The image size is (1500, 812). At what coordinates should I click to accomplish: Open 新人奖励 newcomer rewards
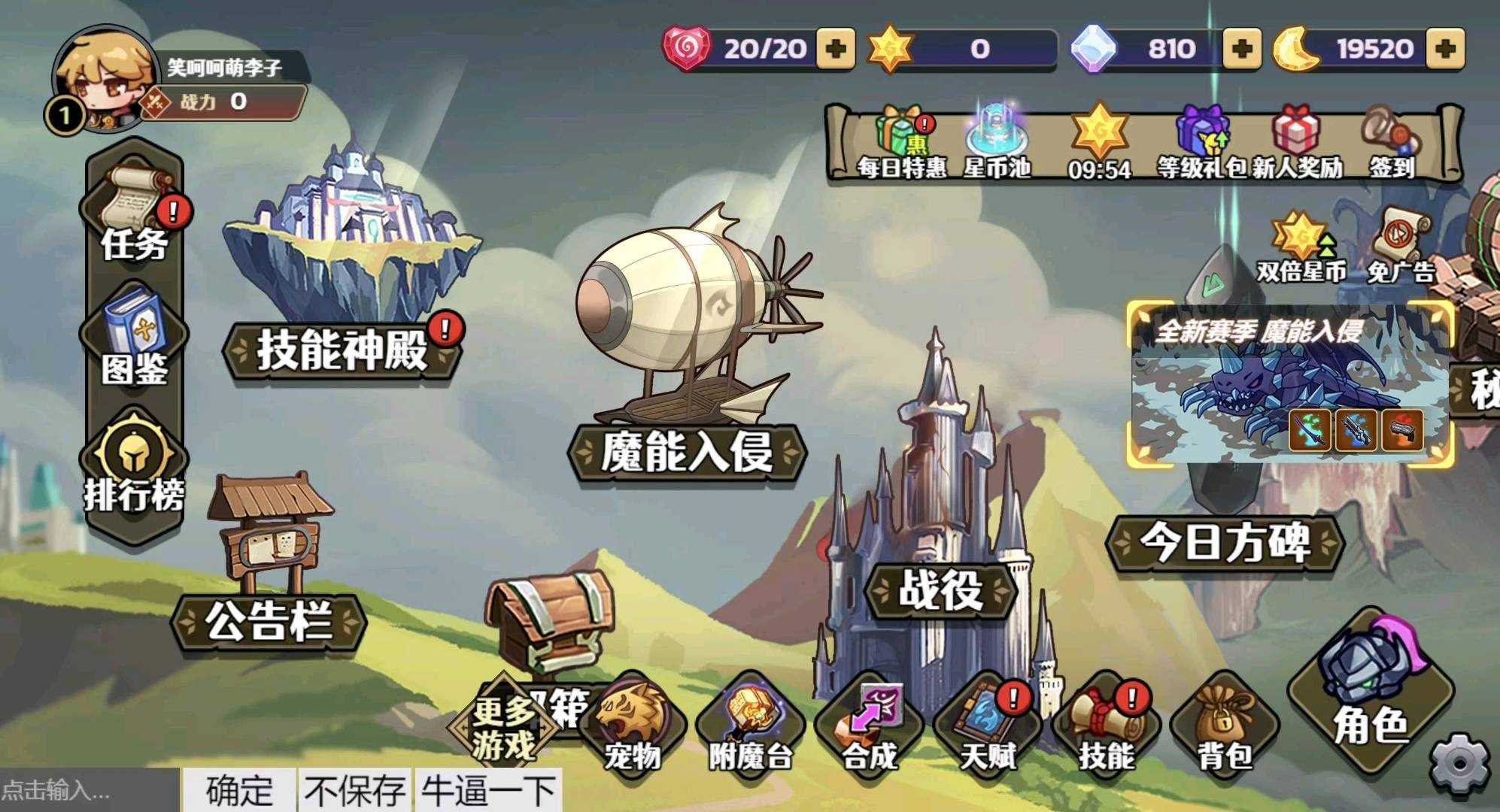pyautogui.click(x=1297, y=144)
